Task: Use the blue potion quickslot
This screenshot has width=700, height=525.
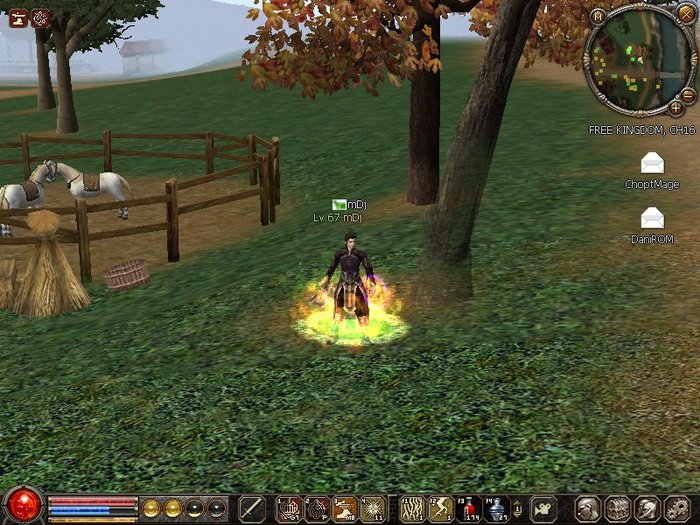Action: click(497, 508)
